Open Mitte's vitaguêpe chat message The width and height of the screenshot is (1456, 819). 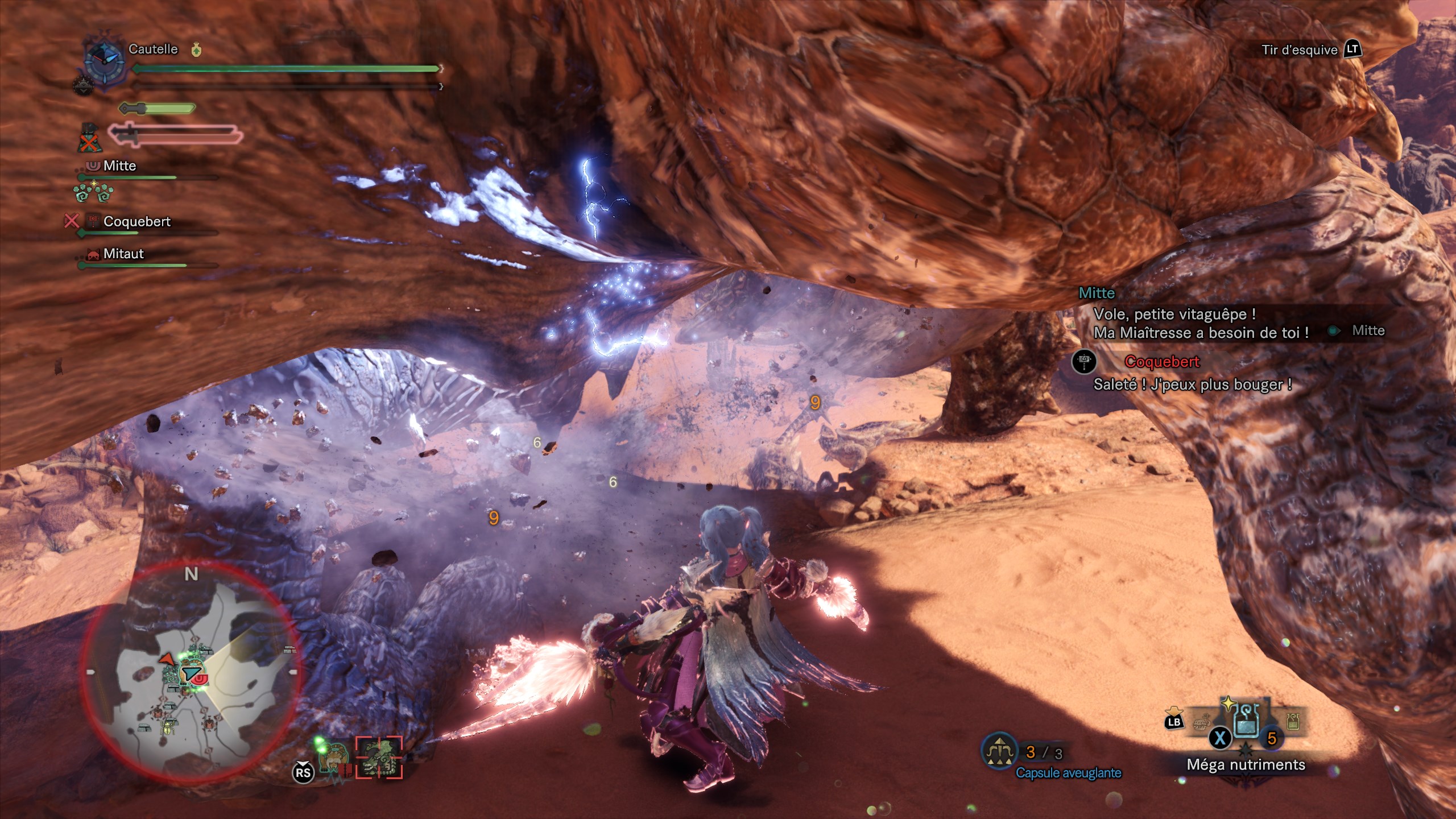click(x=1200, y=323)
